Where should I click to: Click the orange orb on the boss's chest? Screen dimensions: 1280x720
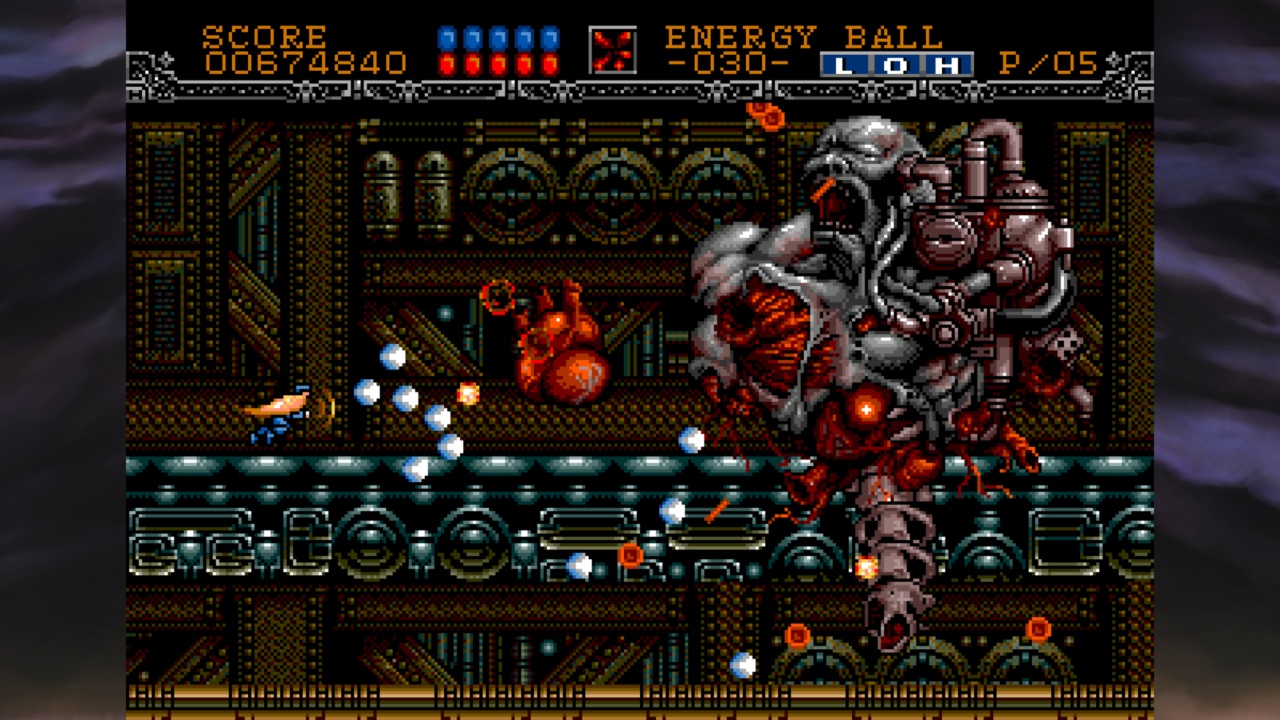(864, 410)
